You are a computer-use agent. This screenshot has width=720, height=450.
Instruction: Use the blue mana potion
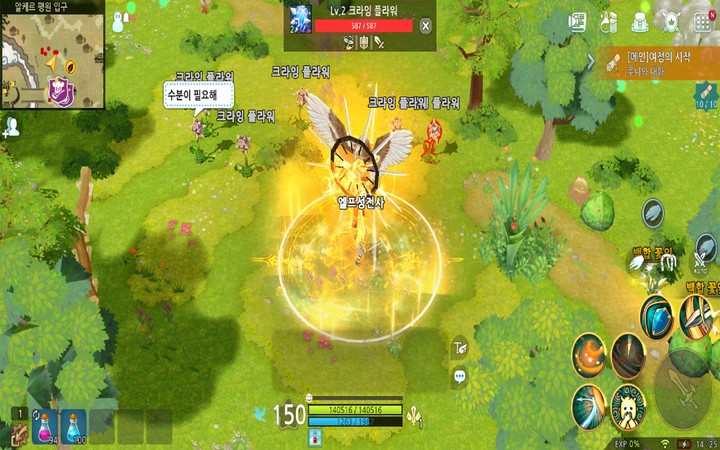click(73, 428)
